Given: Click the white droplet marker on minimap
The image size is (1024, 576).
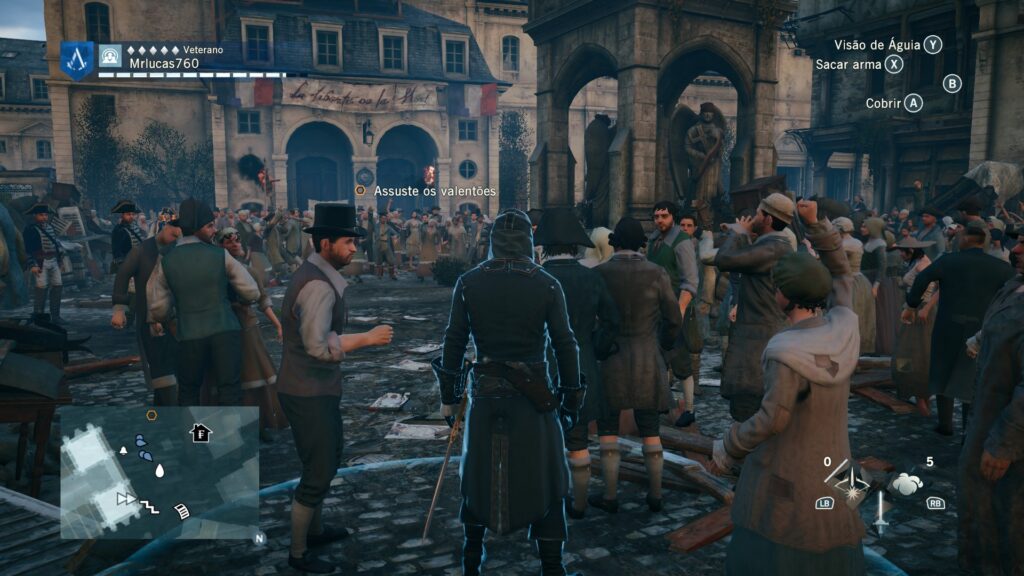Looking at the screenshot, I should point(159,470).
